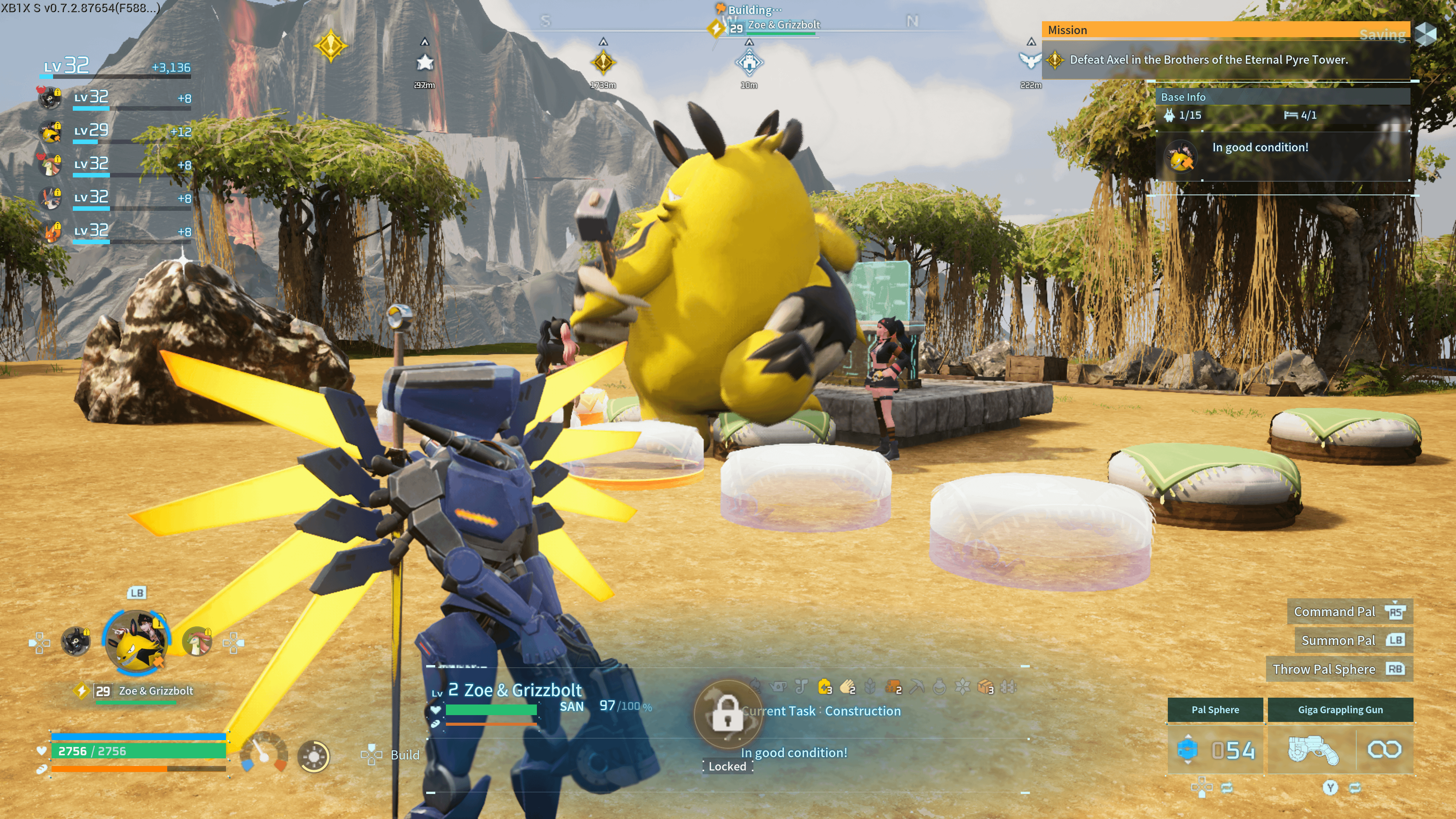
Task: Click the temperature gauge icon
Action: pyautogui.click(x=264, y=753)
